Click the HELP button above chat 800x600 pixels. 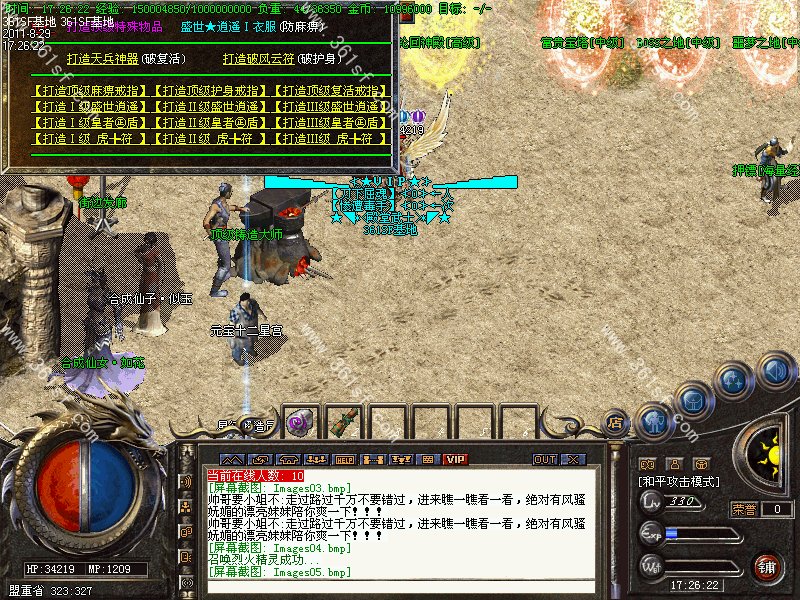click(x=343, y=459)
